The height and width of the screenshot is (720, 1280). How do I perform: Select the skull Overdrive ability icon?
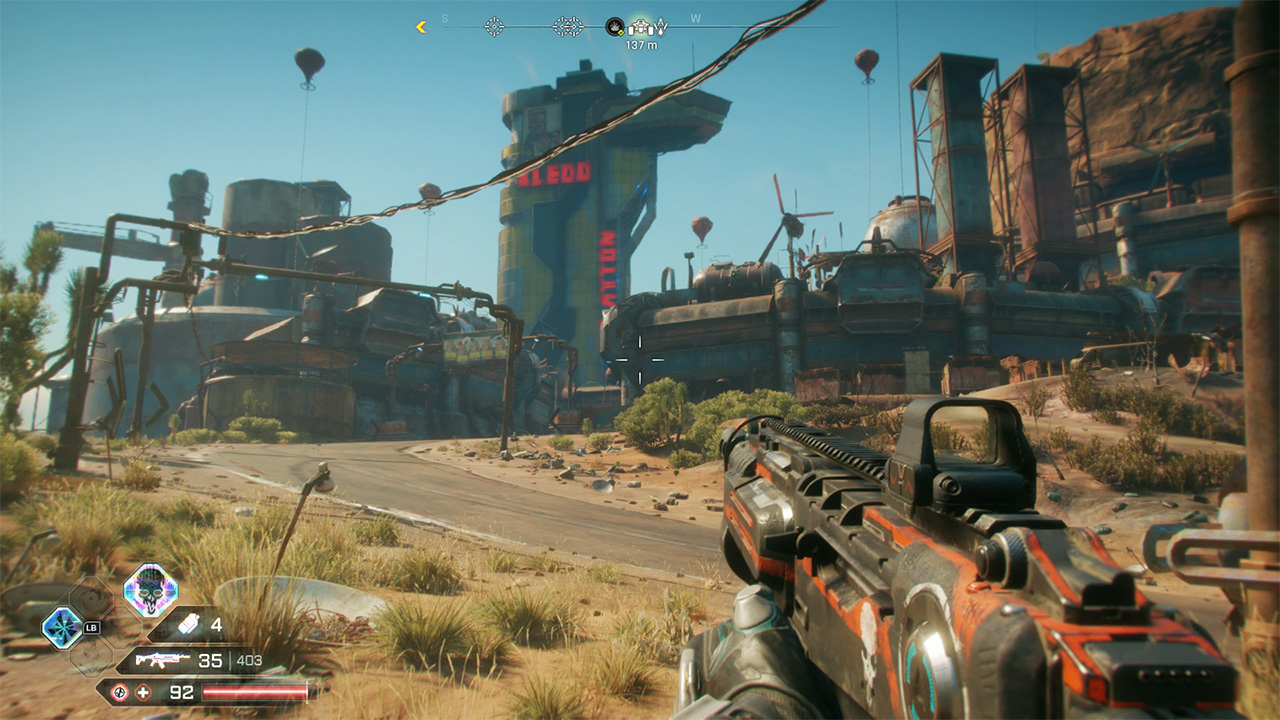(149, 589)
